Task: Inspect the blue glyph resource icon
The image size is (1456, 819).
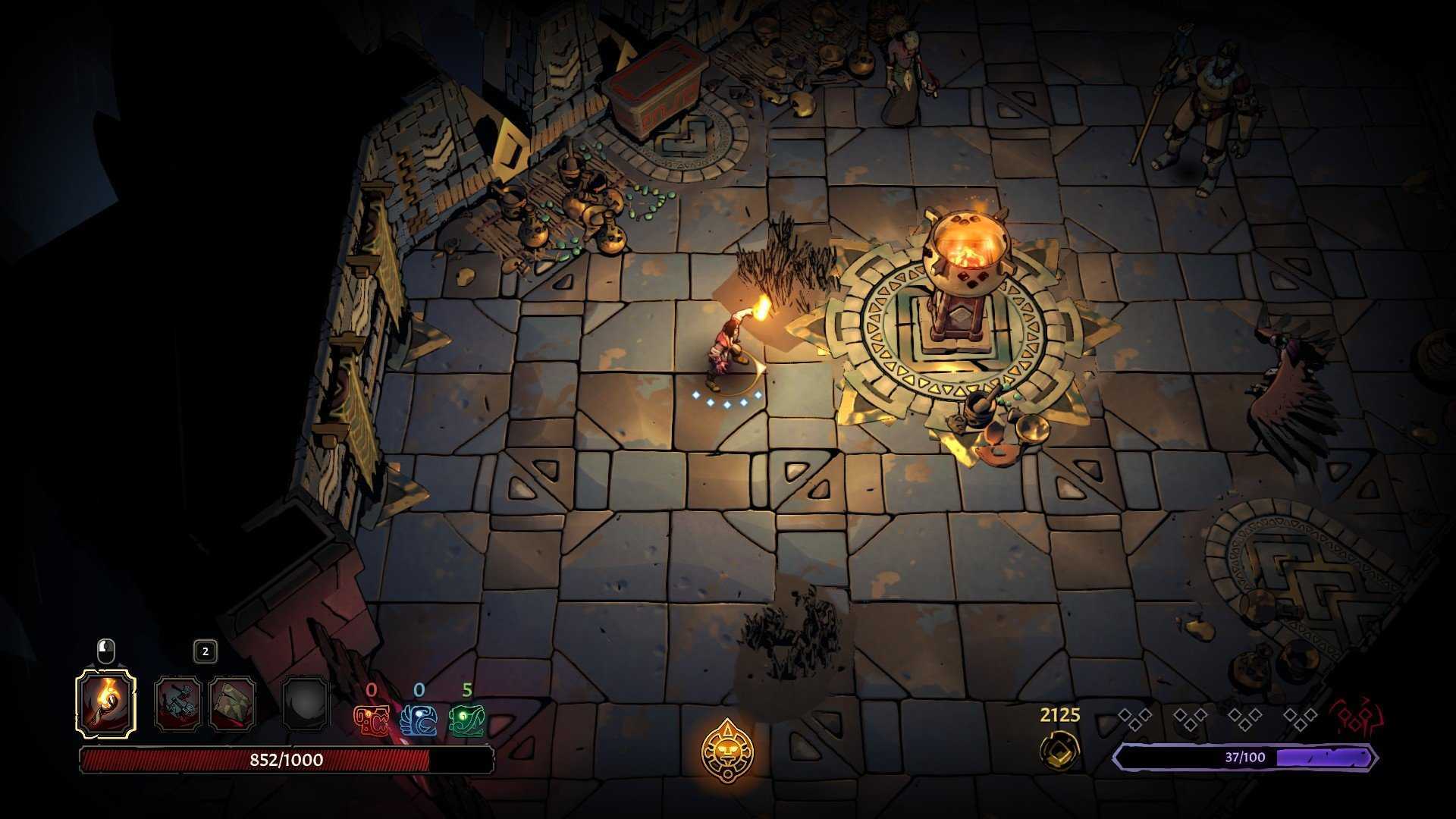Action: (x=419, y=720)
